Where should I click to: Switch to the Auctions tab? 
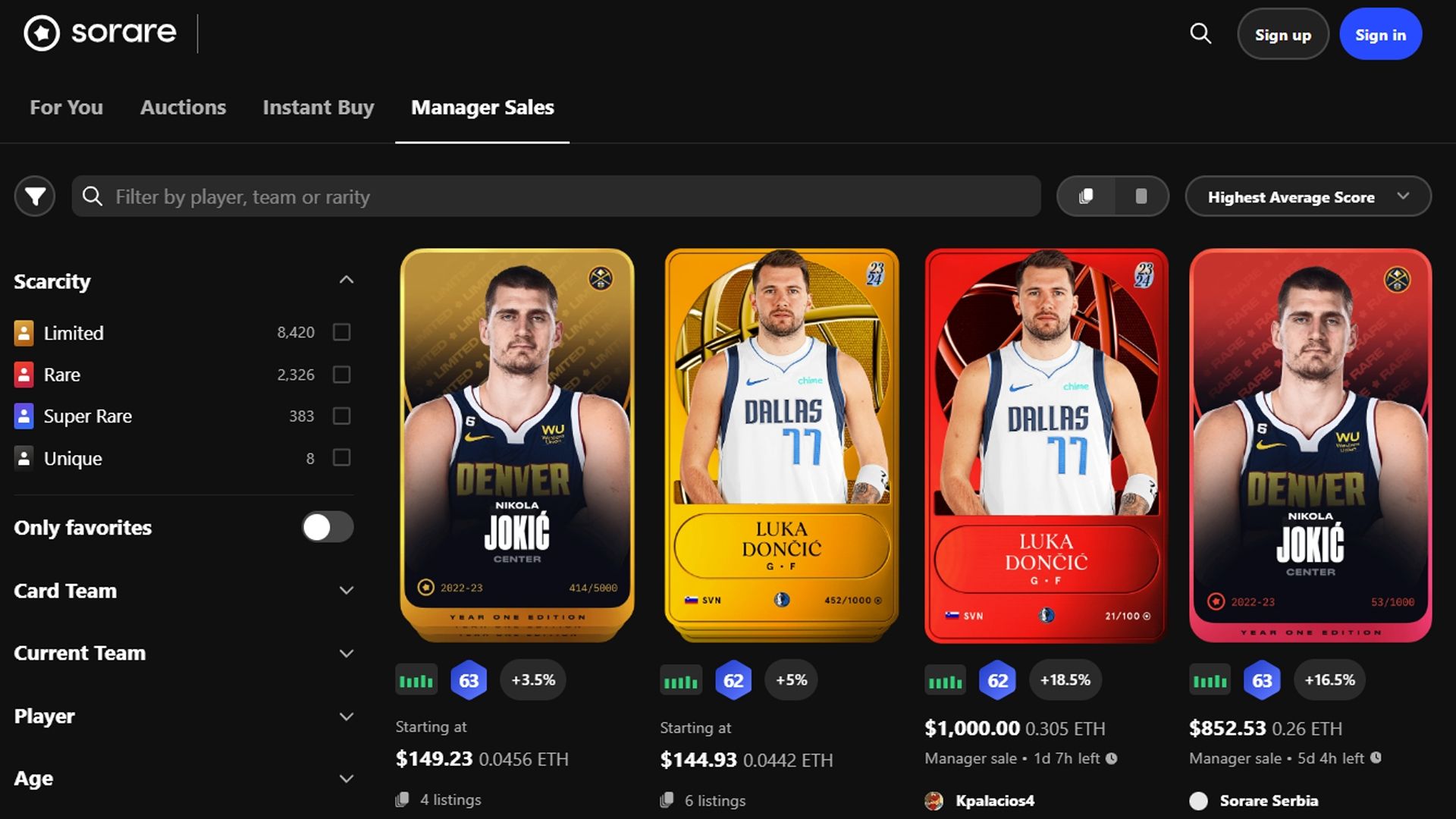[x=182, y=107]
